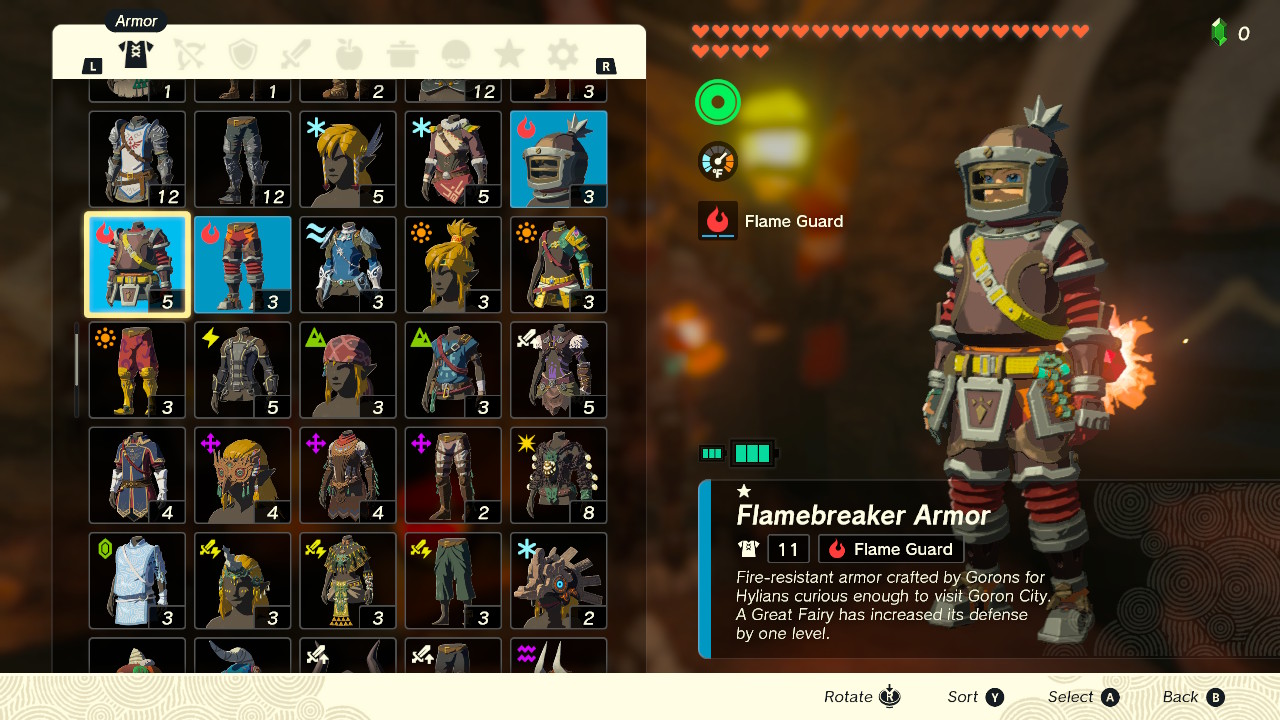Open the meals tab with the pot icon

point(402,55)
